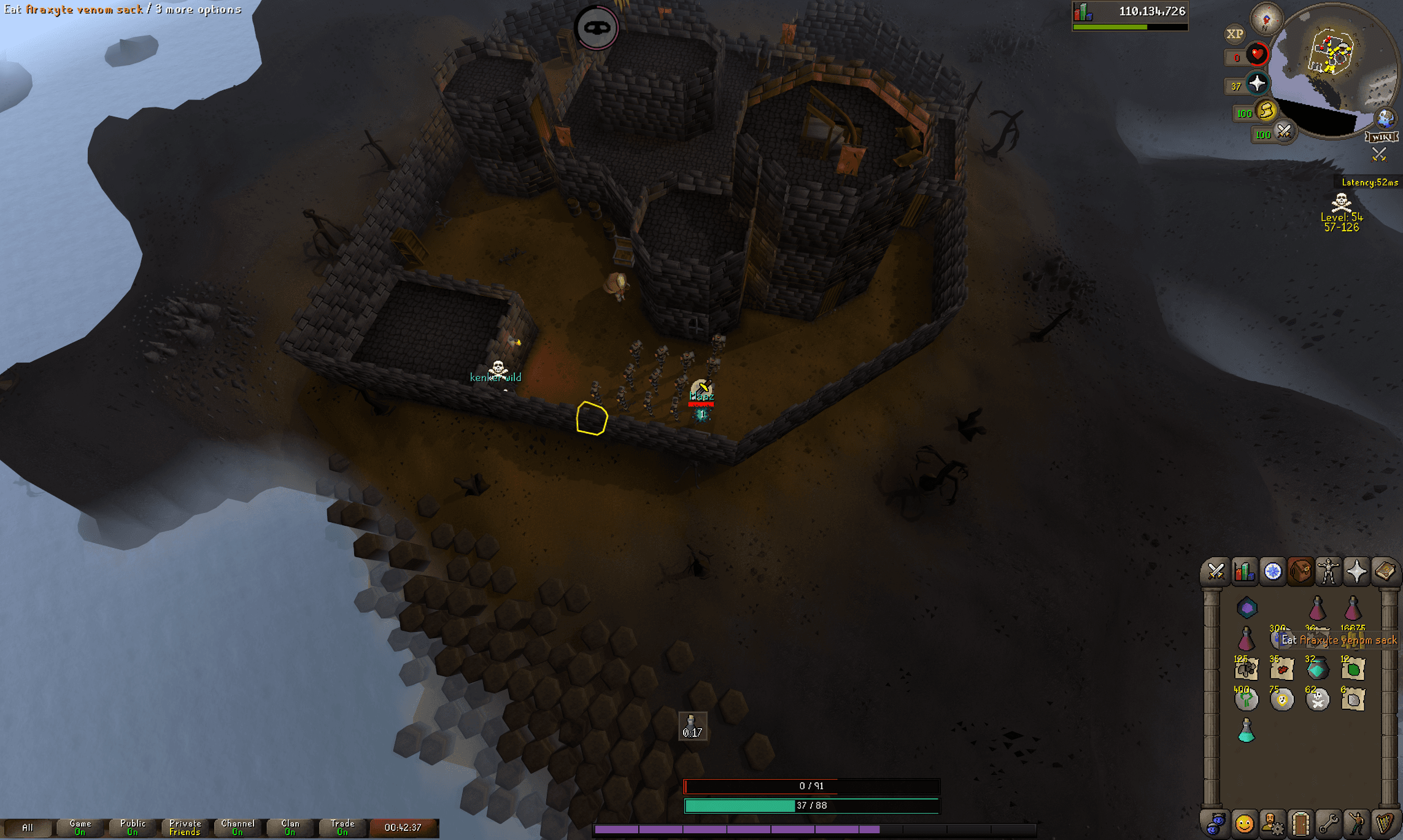Select the Combat options tab
The image size is (1403, 840).
pos(1216,571)
